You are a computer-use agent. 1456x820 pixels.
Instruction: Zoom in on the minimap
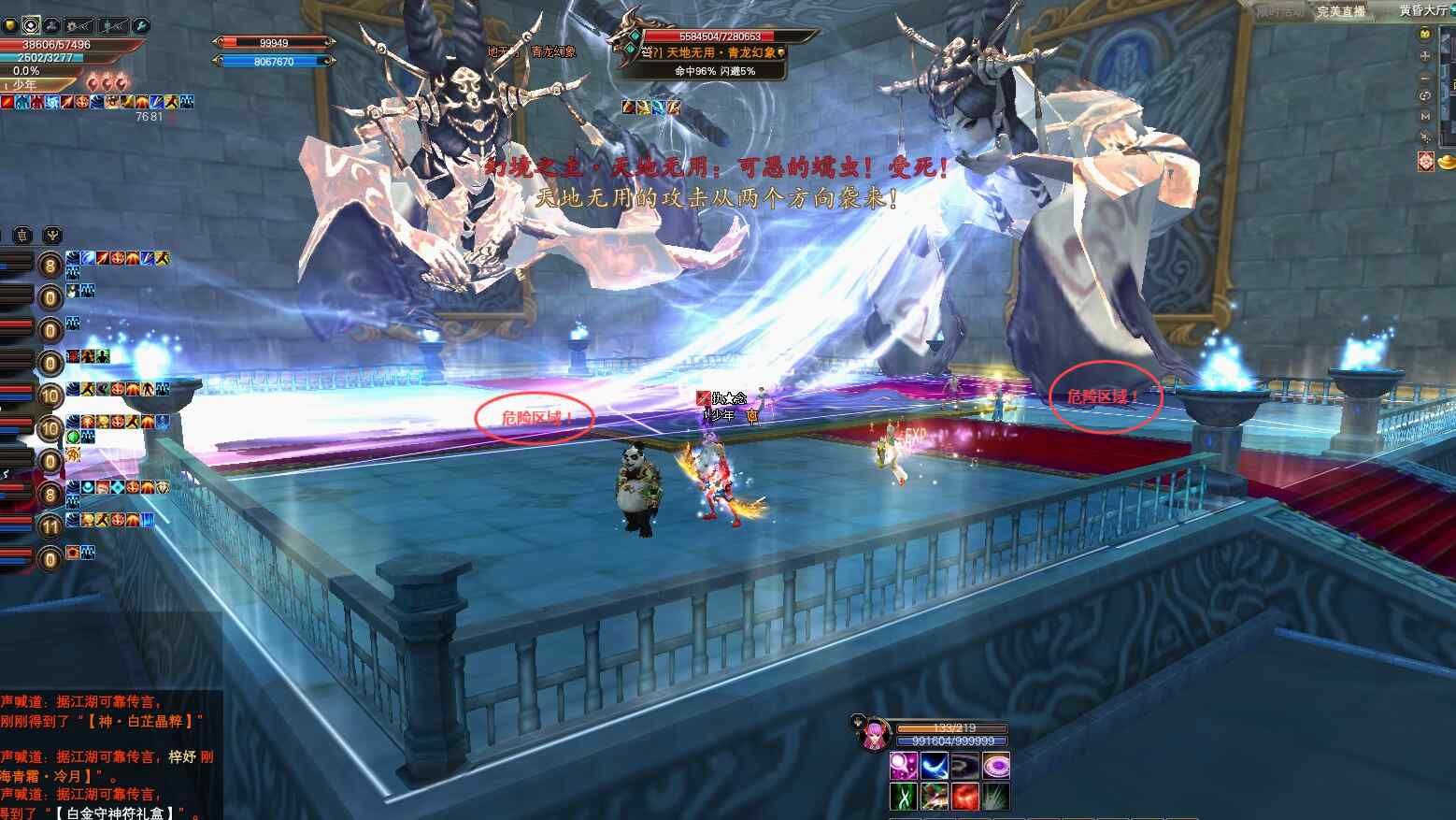click(x=1425, y=55)
